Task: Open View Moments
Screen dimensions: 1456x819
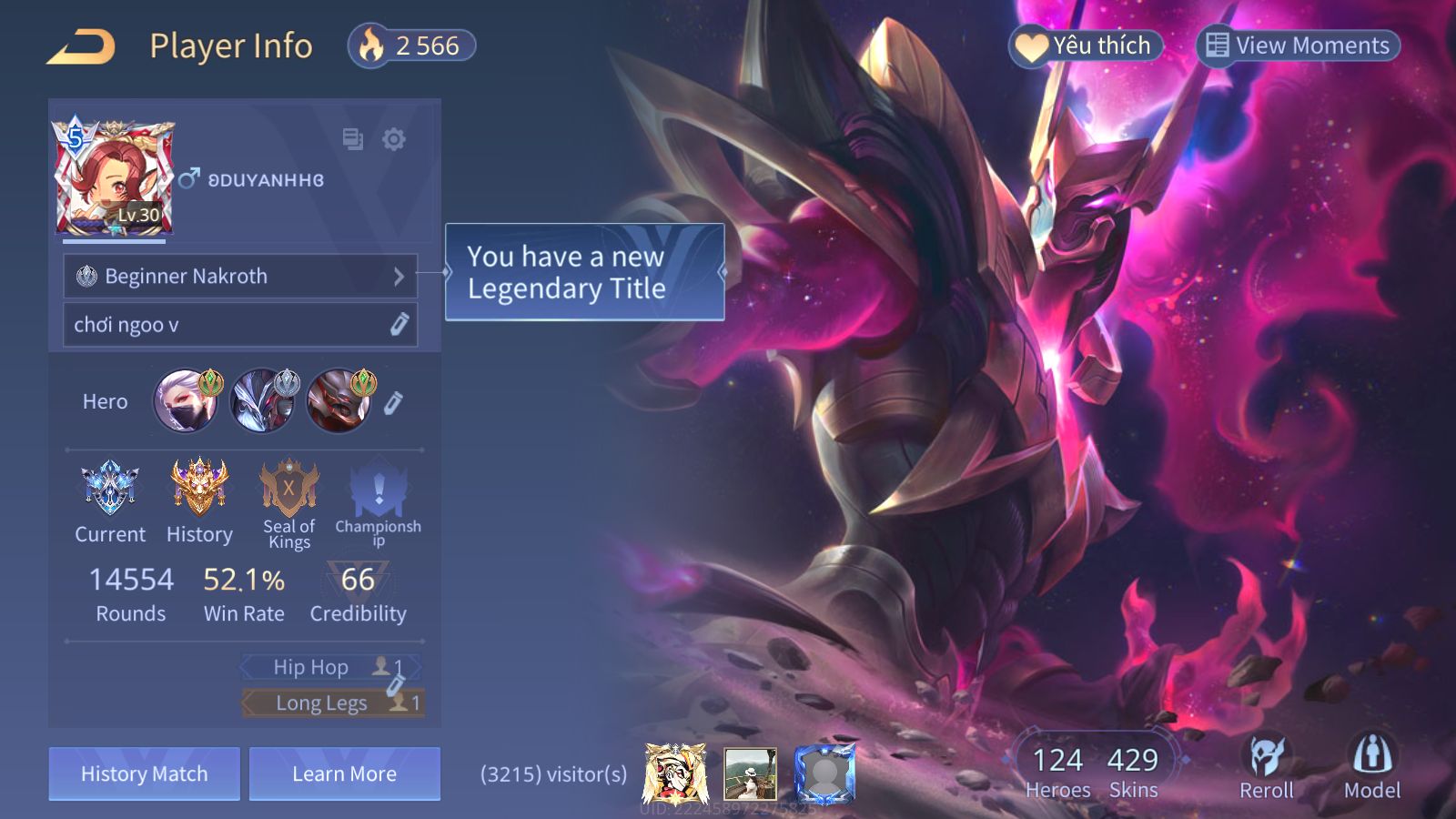Action: 1298,45
